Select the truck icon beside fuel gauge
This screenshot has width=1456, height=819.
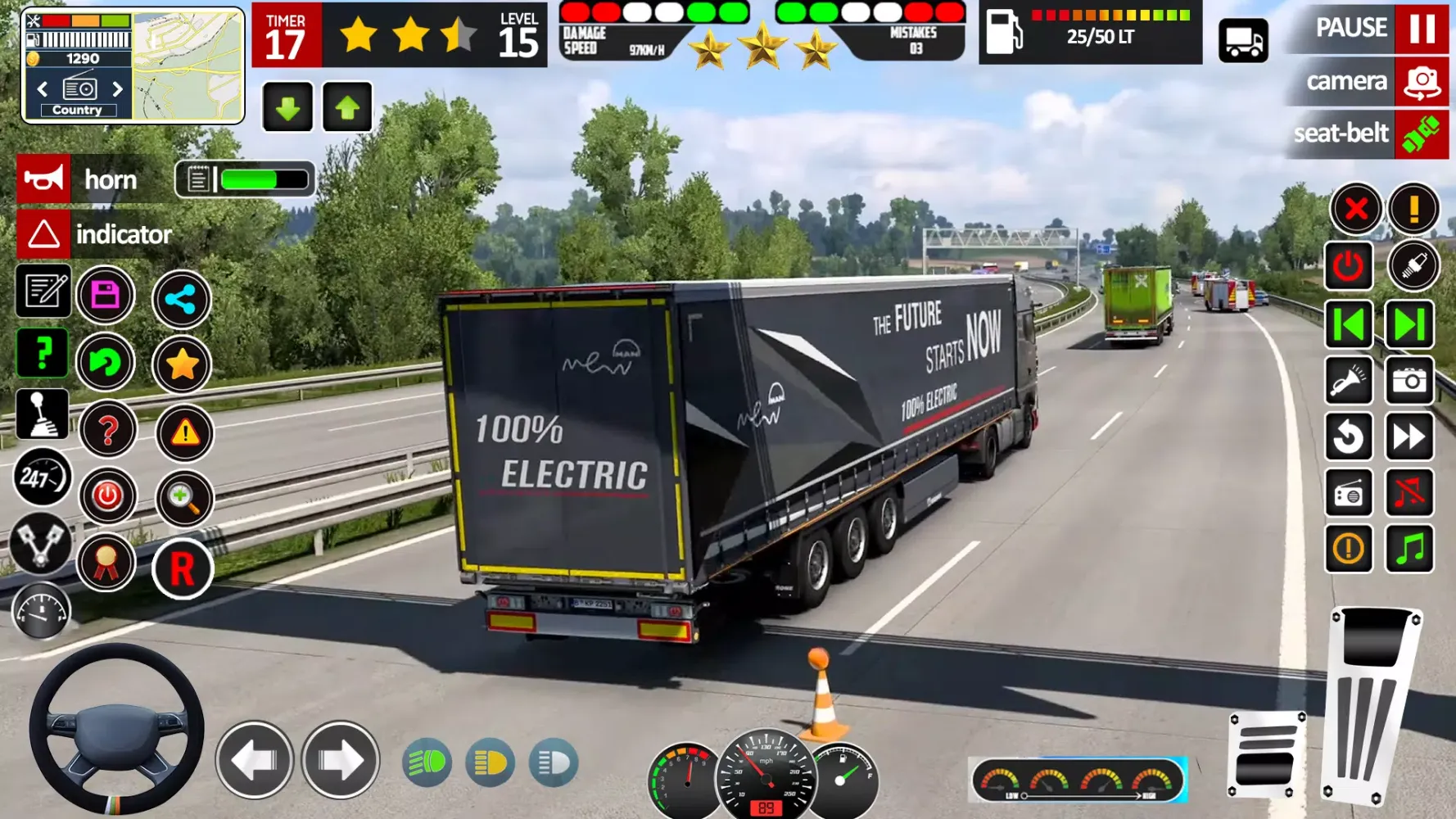click(x=1243, y=40)
